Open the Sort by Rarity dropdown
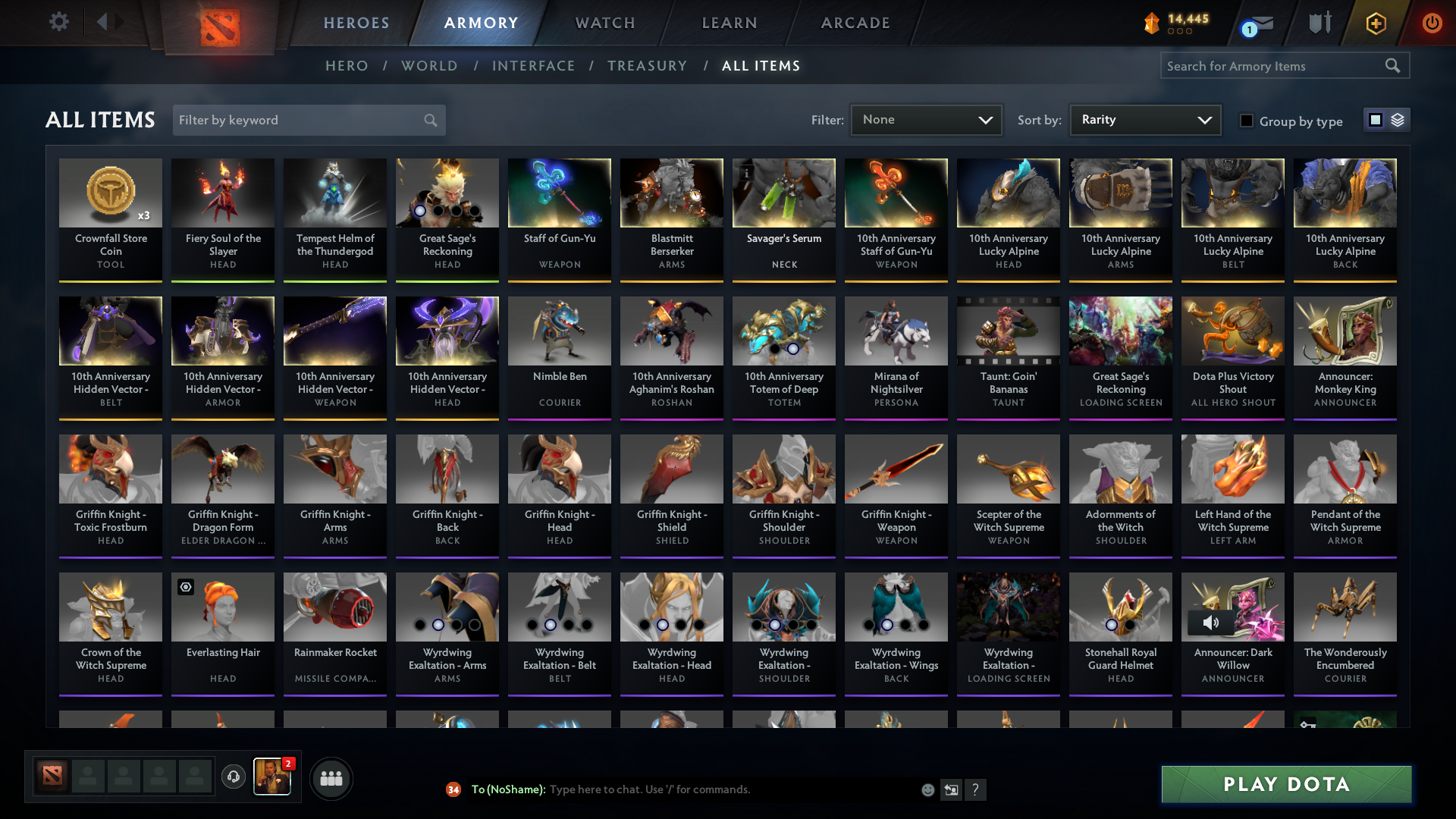This screenshot has width=1456, height=819. click(1144, 120)
